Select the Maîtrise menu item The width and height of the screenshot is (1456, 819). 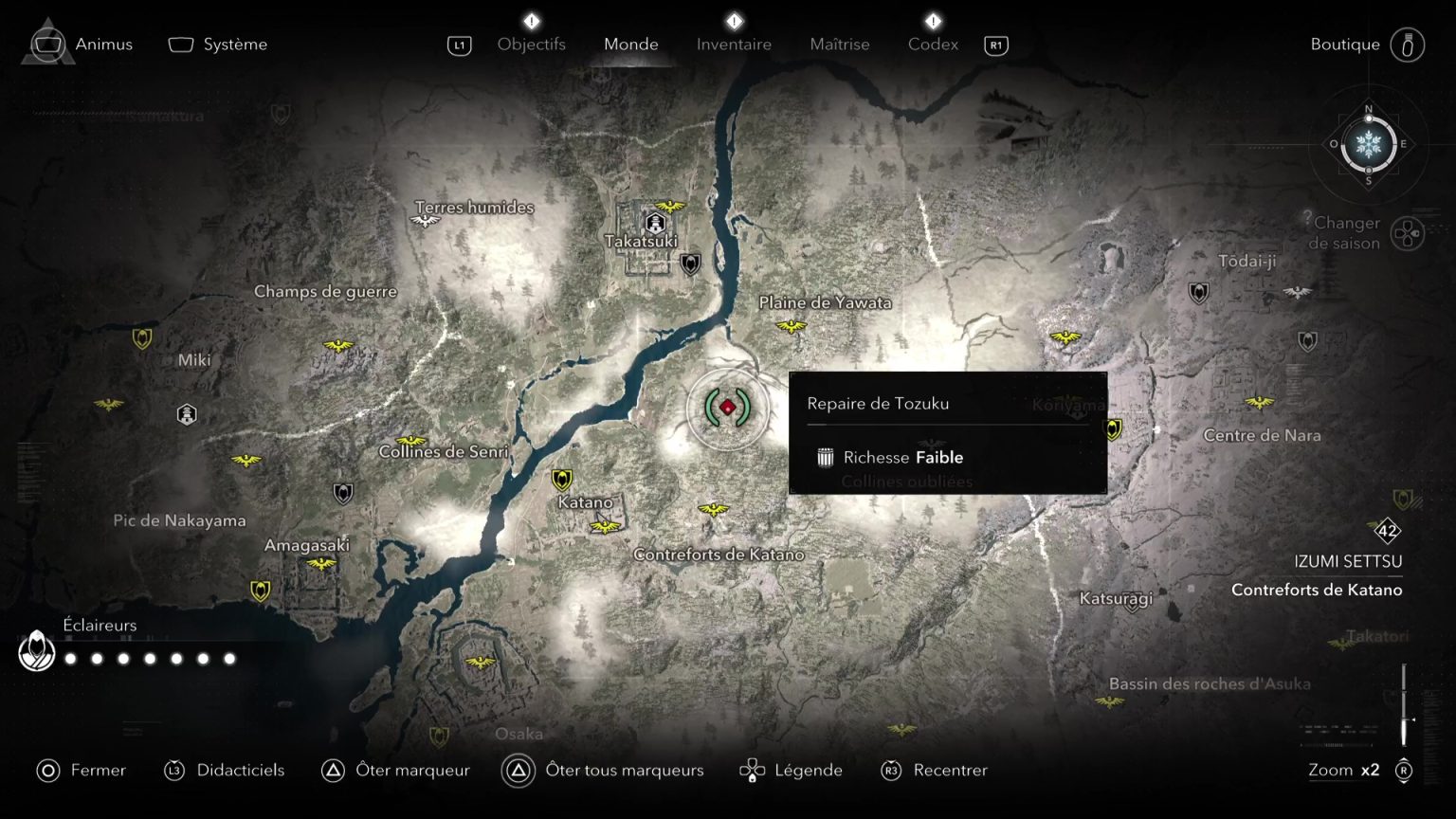coord(840,44)
